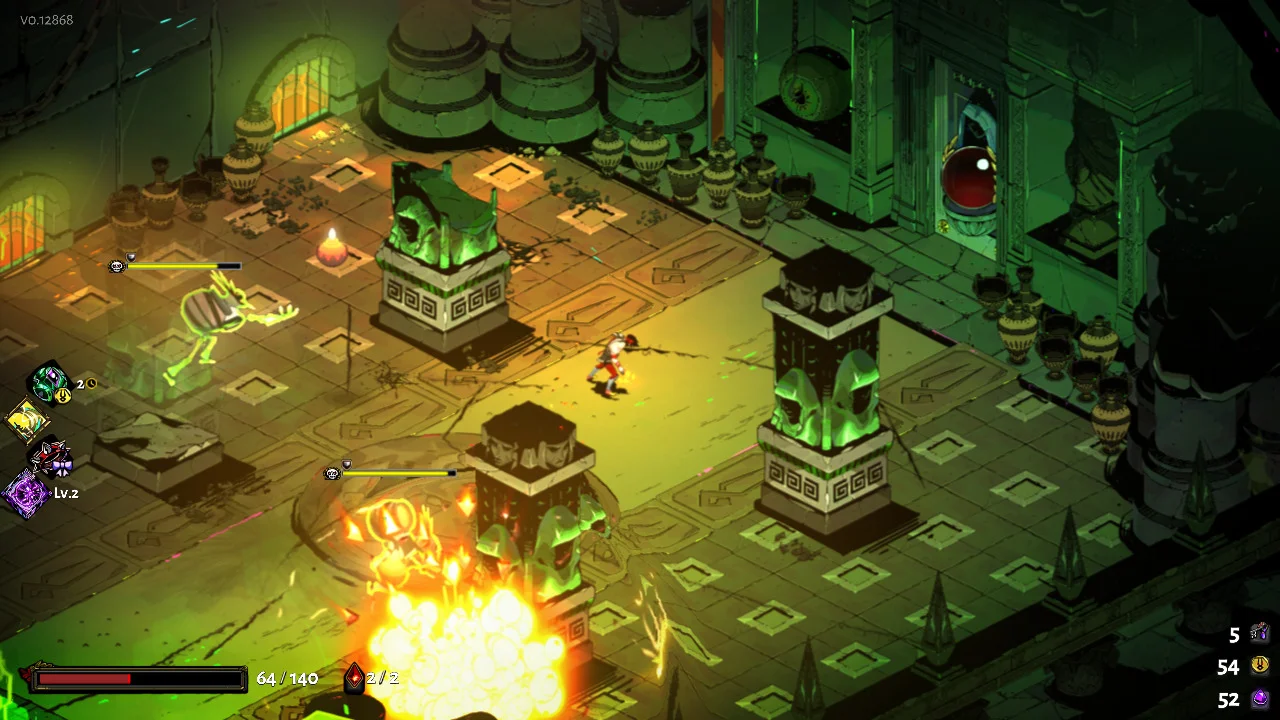Click the chthonic key resource icon
1280x720 pixels.
pos(1259,633)
